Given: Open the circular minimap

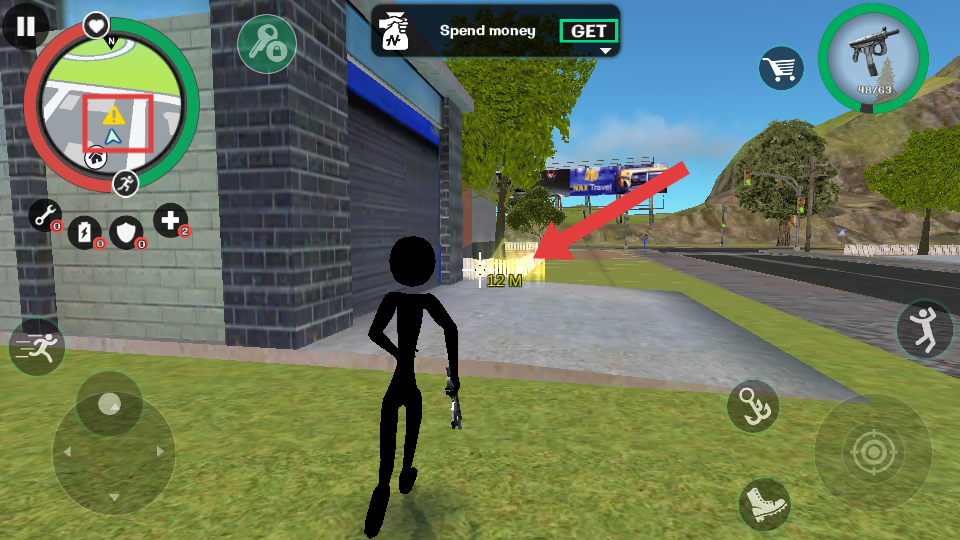Looking at the screenshot, I should click(x=112, y=105).
